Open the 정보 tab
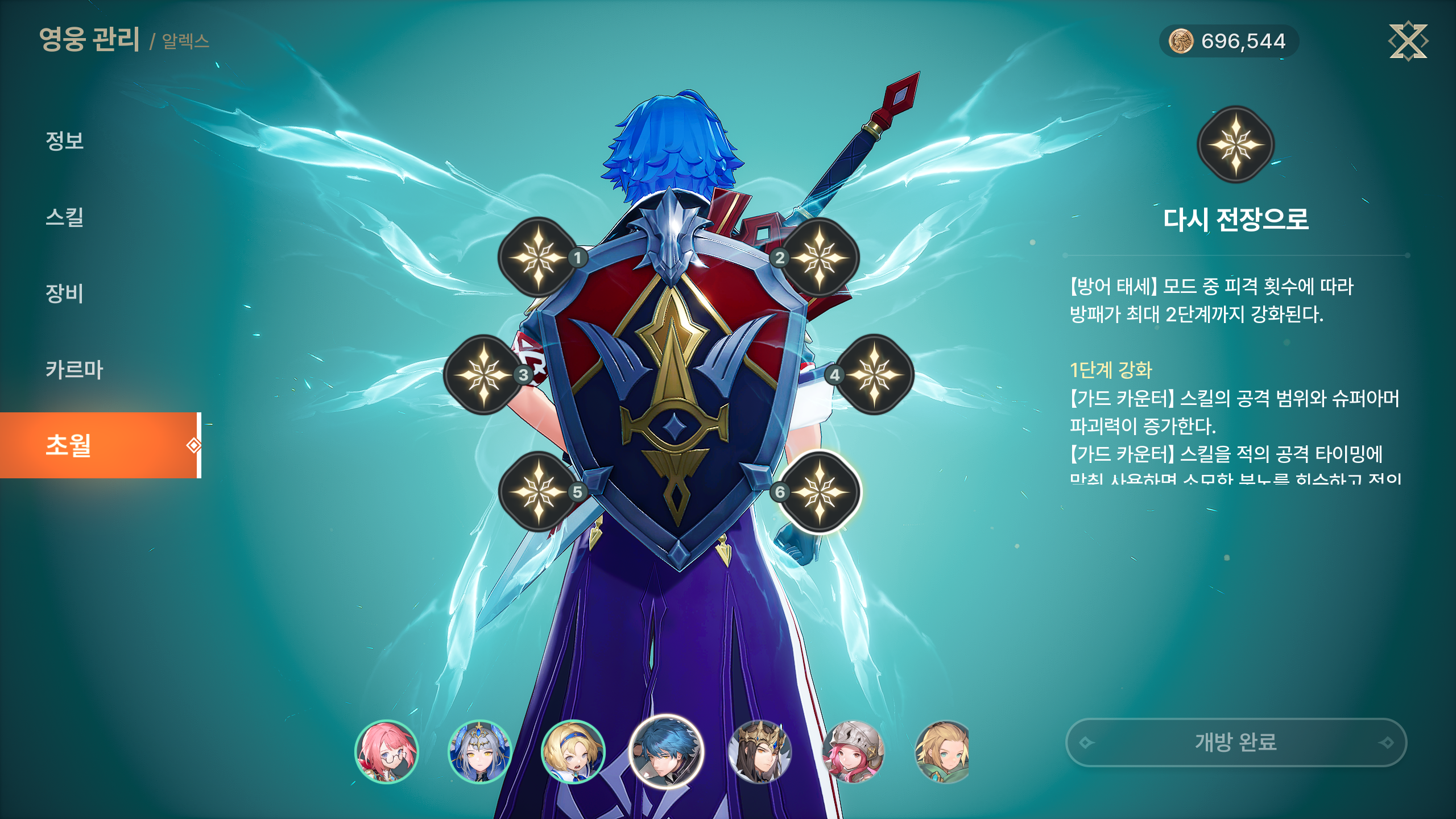 coord(65,140)
